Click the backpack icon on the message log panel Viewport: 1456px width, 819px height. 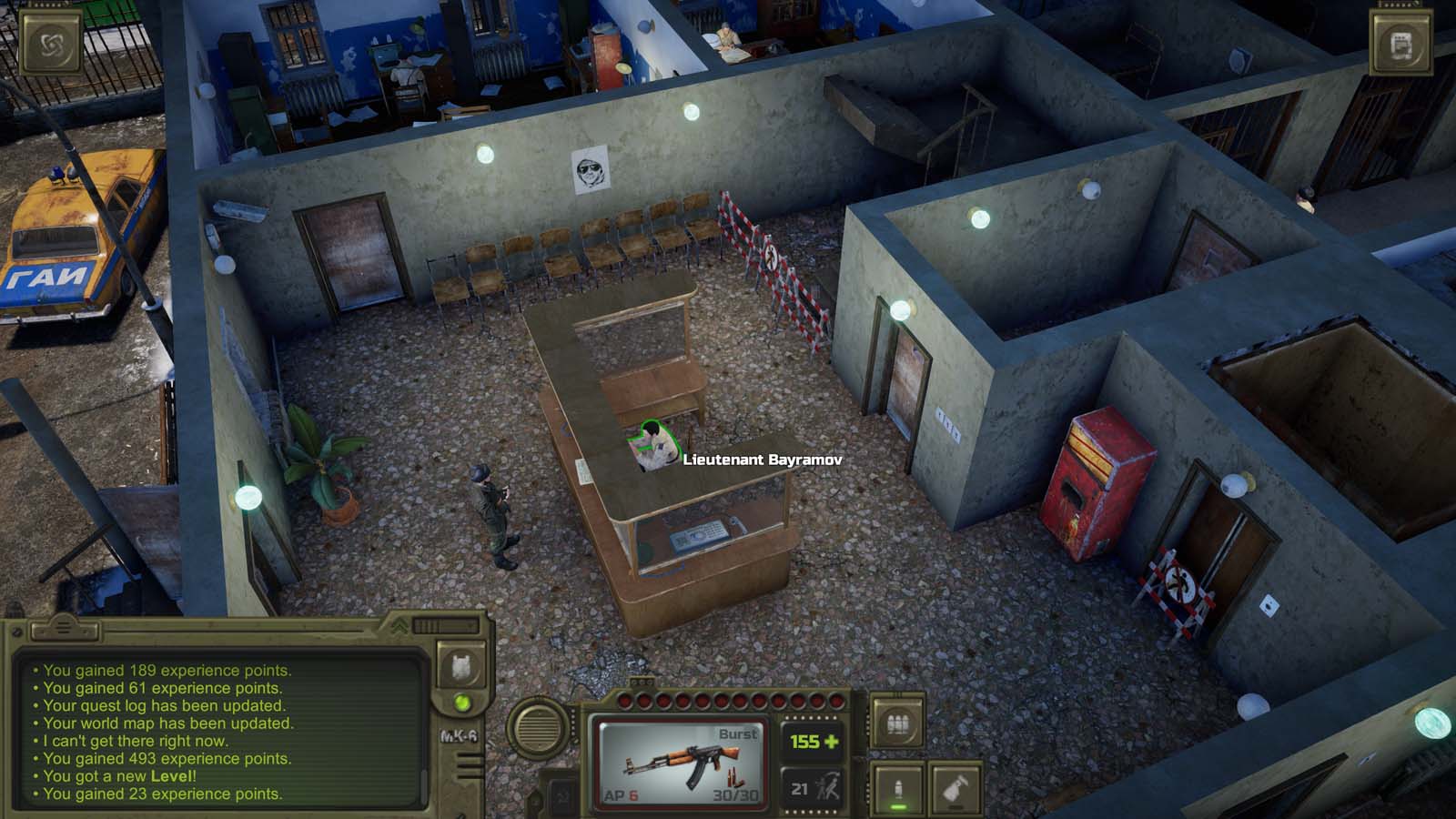tap(461, 667)
